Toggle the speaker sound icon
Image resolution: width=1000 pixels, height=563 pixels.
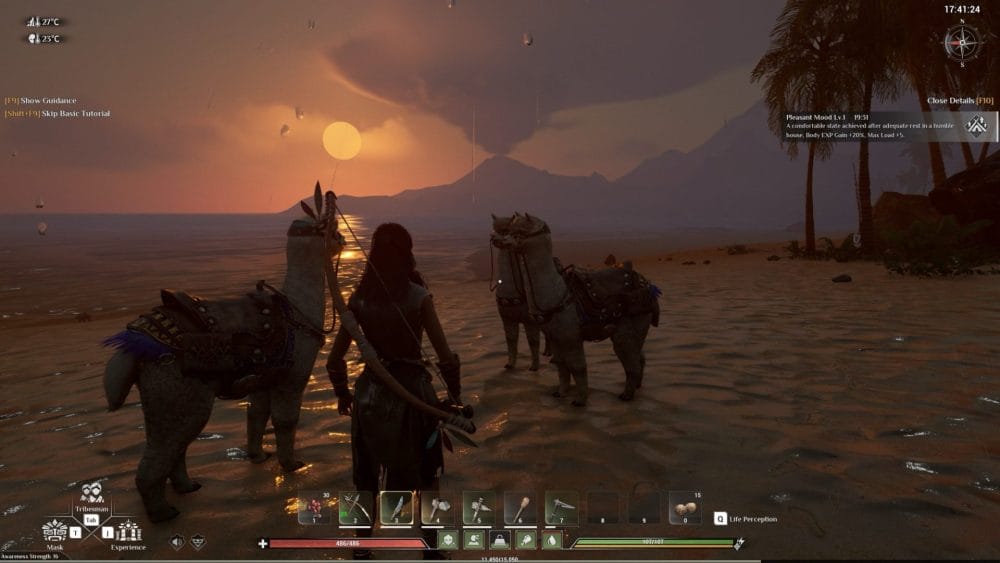[x=177, y=541]
